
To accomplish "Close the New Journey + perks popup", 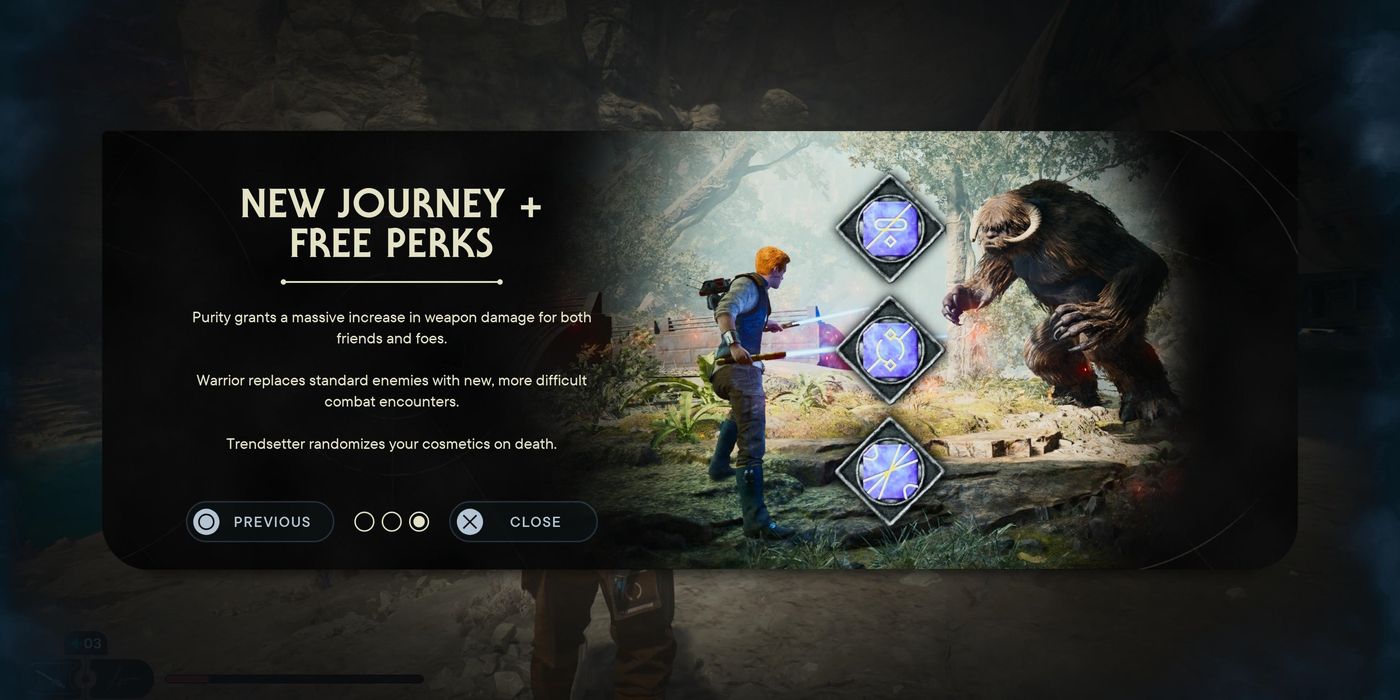I will (523, 522).
